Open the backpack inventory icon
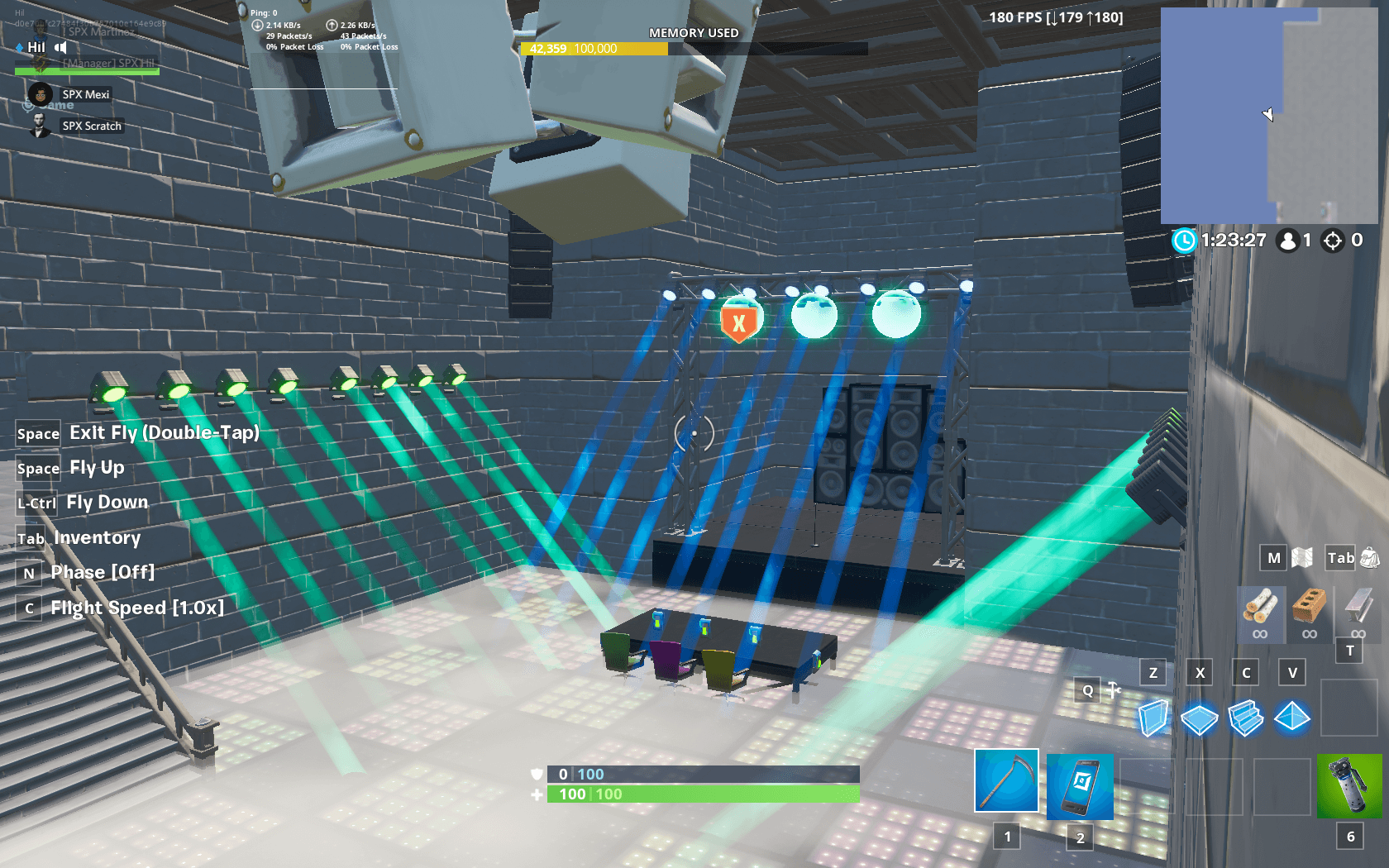The image size is (1389, 868). coord(1370,558)
